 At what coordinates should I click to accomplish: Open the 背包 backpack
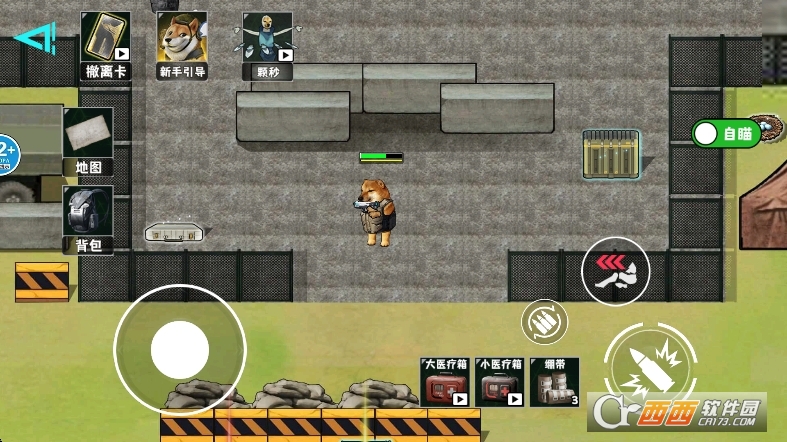[88, 218]
